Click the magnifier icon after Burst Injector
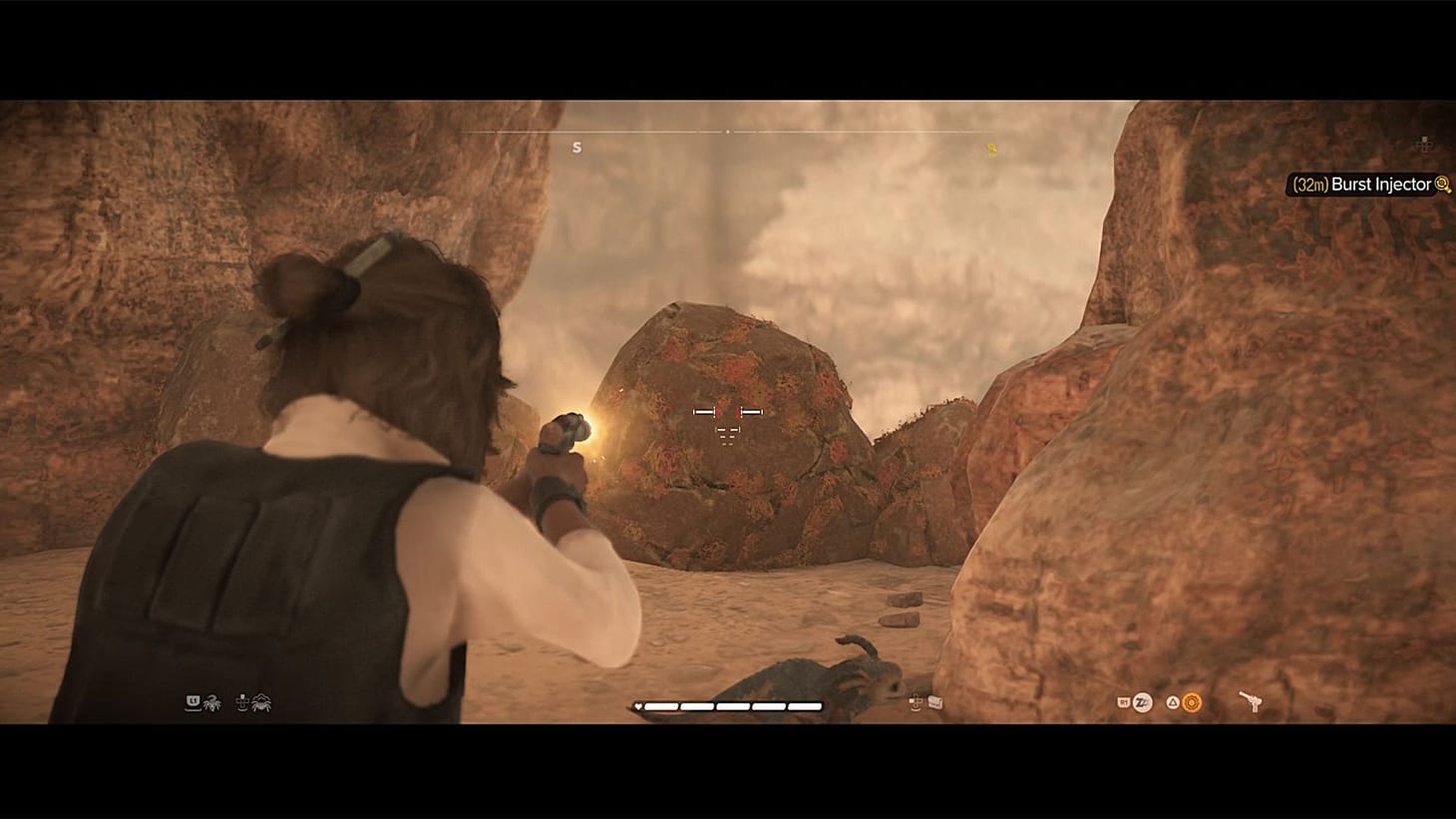 click(x=1441, y=185)
